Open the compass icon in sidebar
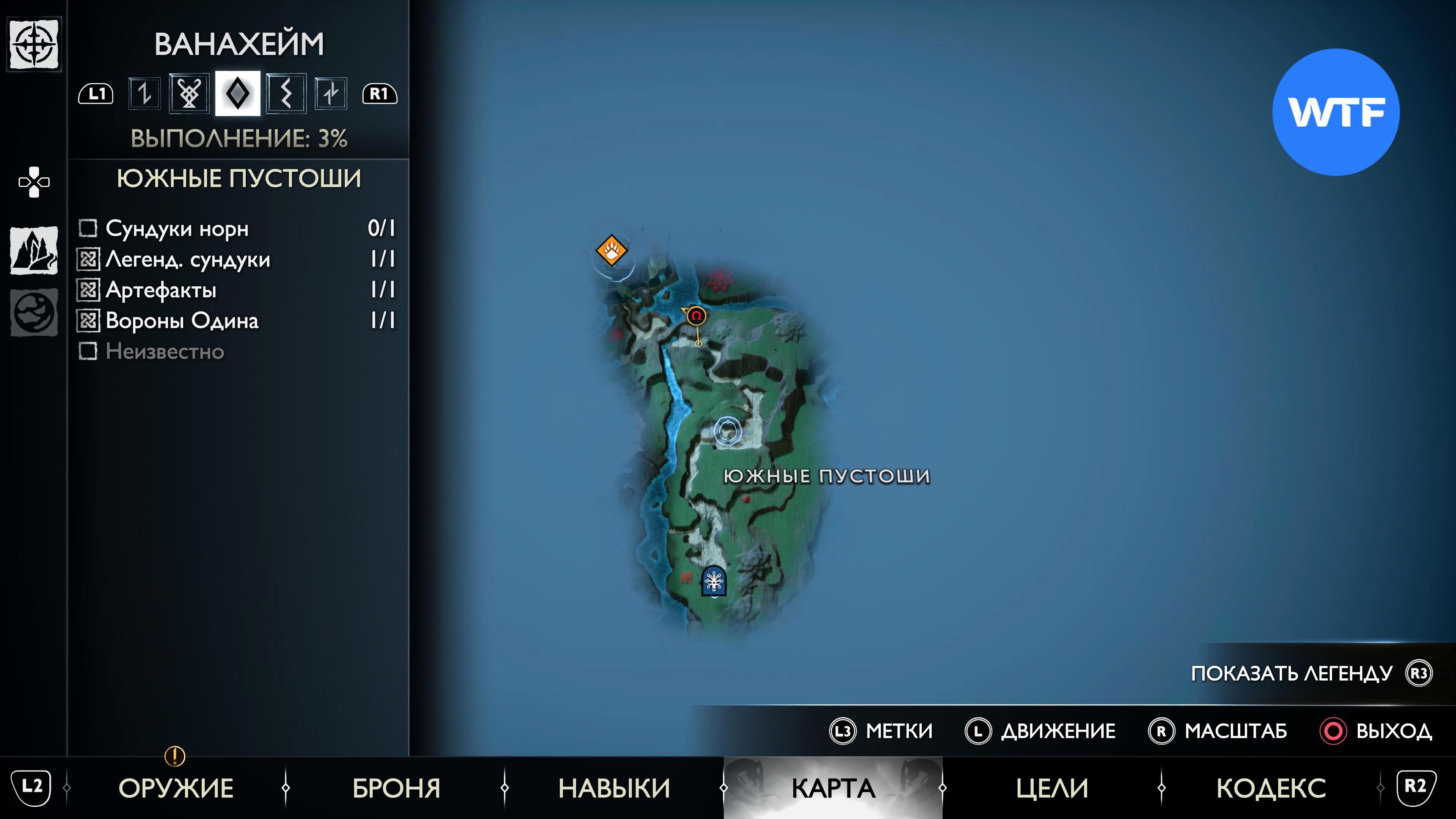 [x=34, y=44]
